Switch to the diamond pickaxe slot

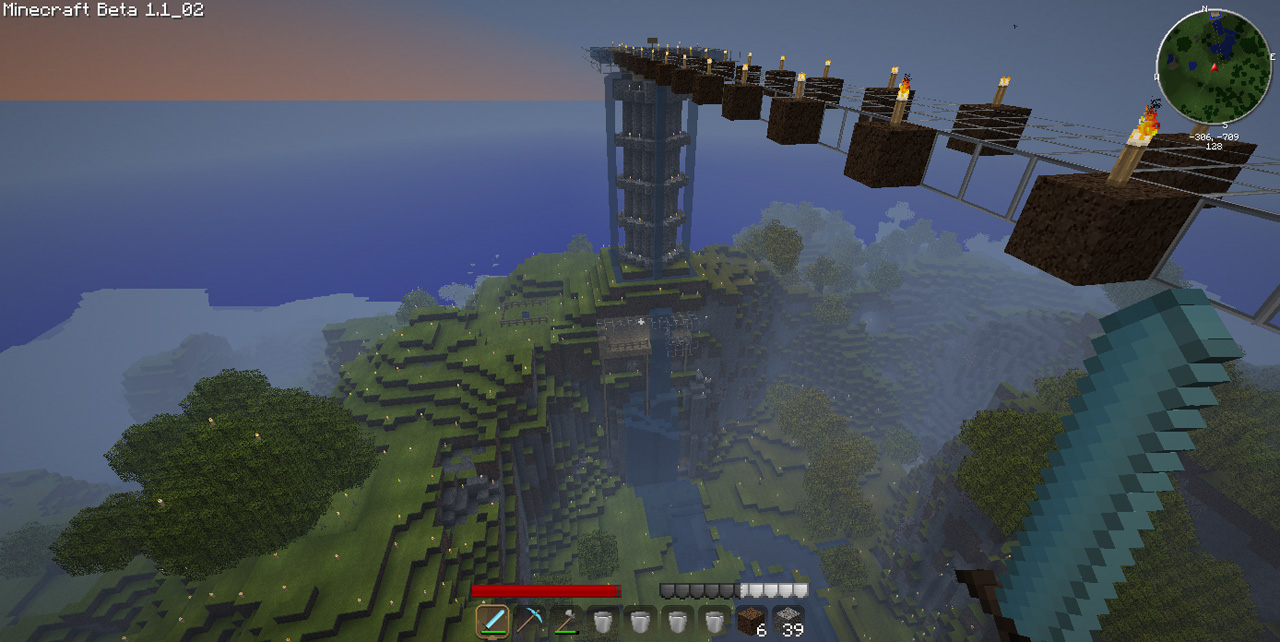[529, 622]
